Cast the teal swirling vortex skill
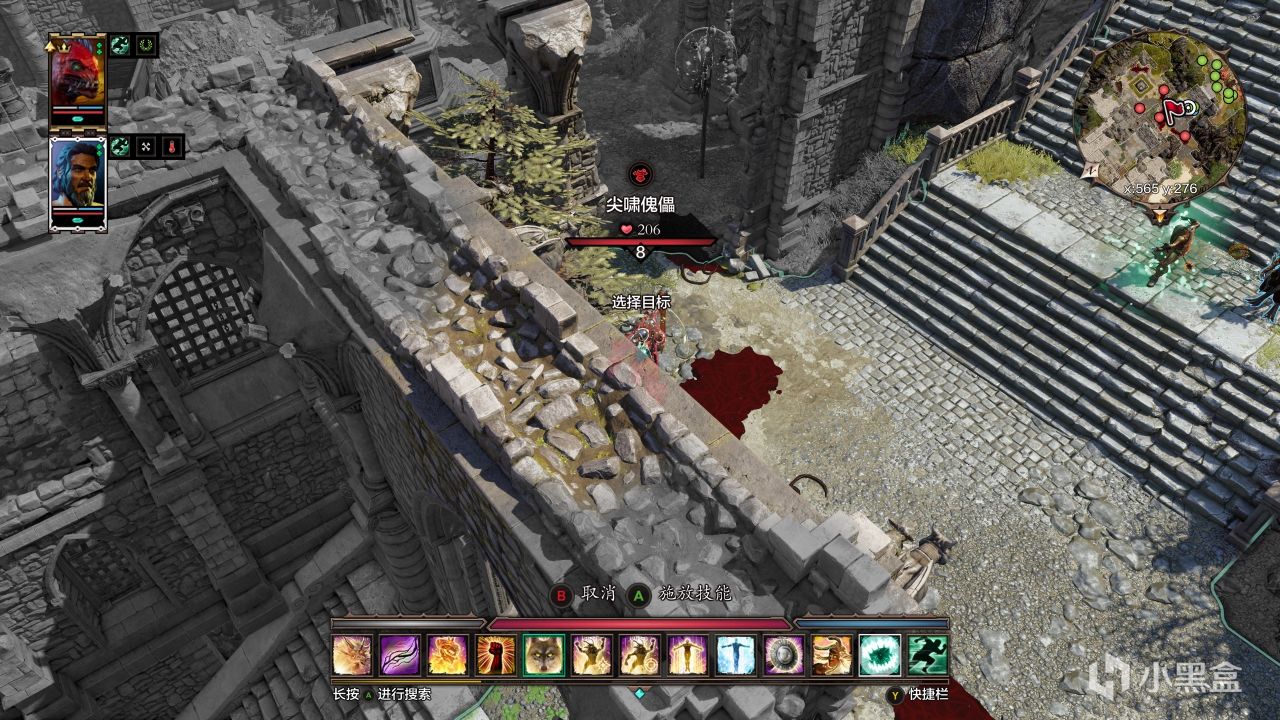 click(880, 655)
